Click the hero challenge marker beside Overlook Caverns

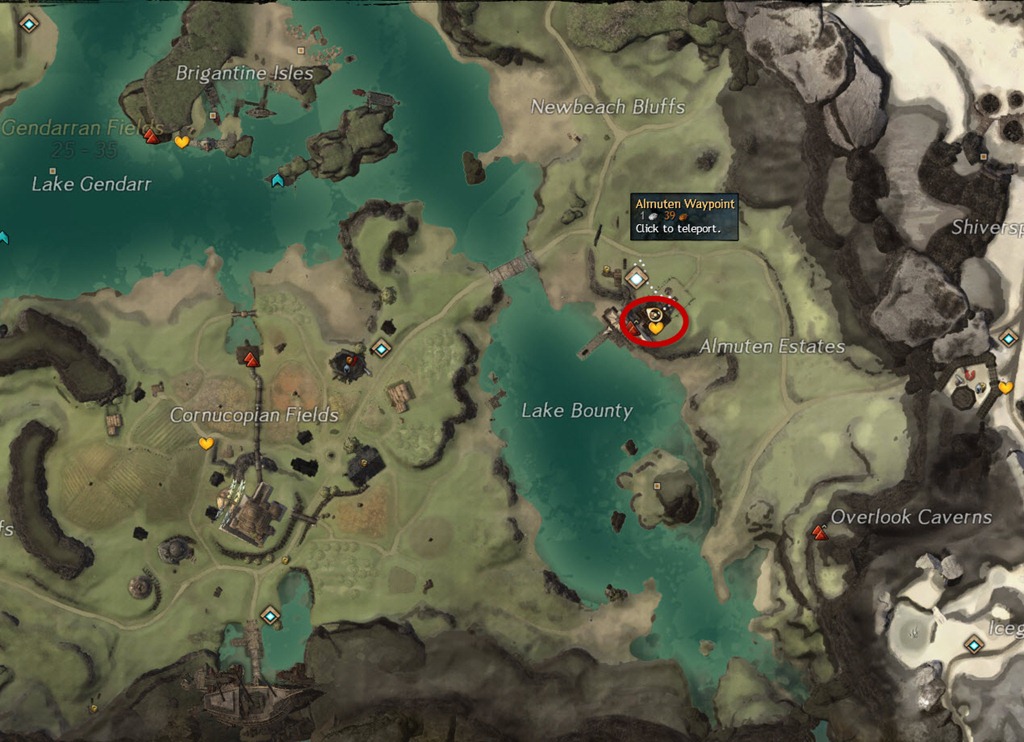coord(820,533)
